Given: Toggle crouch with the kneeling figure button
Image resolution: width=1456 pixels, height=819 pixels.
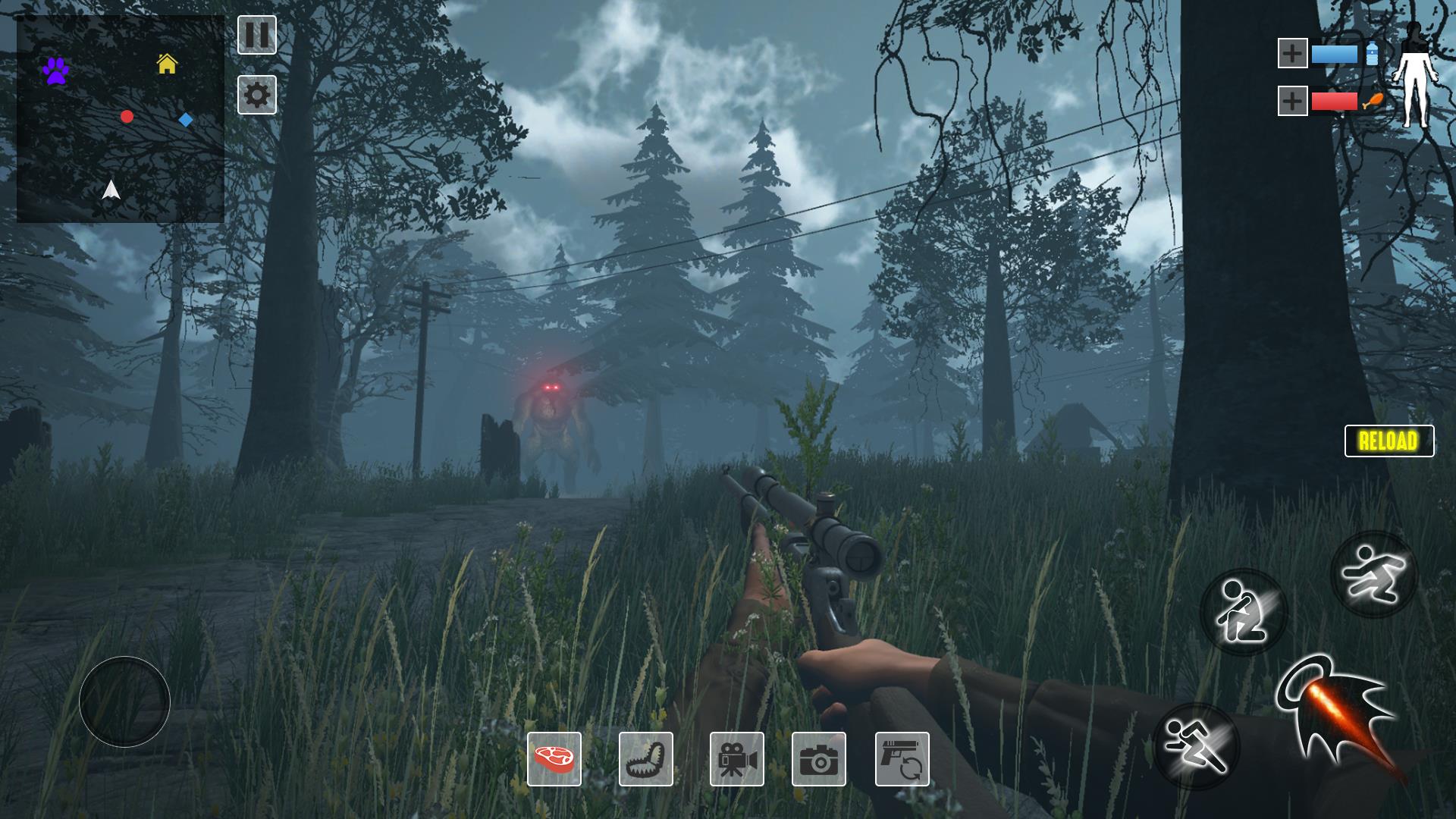Looking at the screenshot, I should 1244,612.
